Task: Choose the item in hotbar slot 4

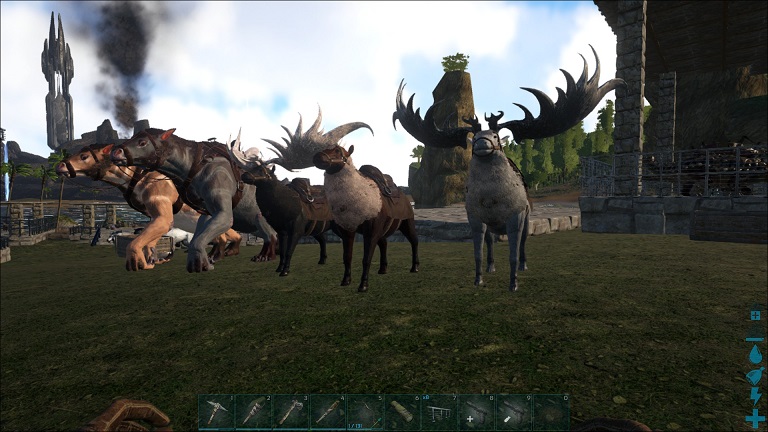Action: point(327,412)
